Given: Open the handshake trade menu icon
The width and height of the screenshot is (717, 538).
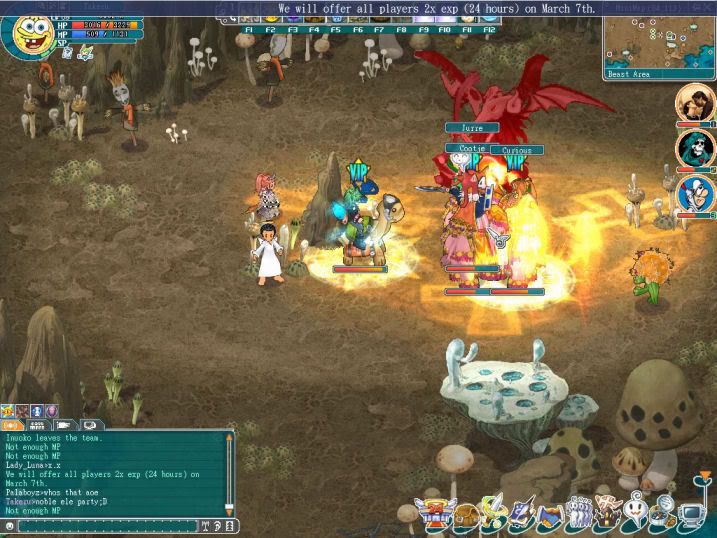Looking at the screenshot, I should pyautogui.click(x=549, y=516).
